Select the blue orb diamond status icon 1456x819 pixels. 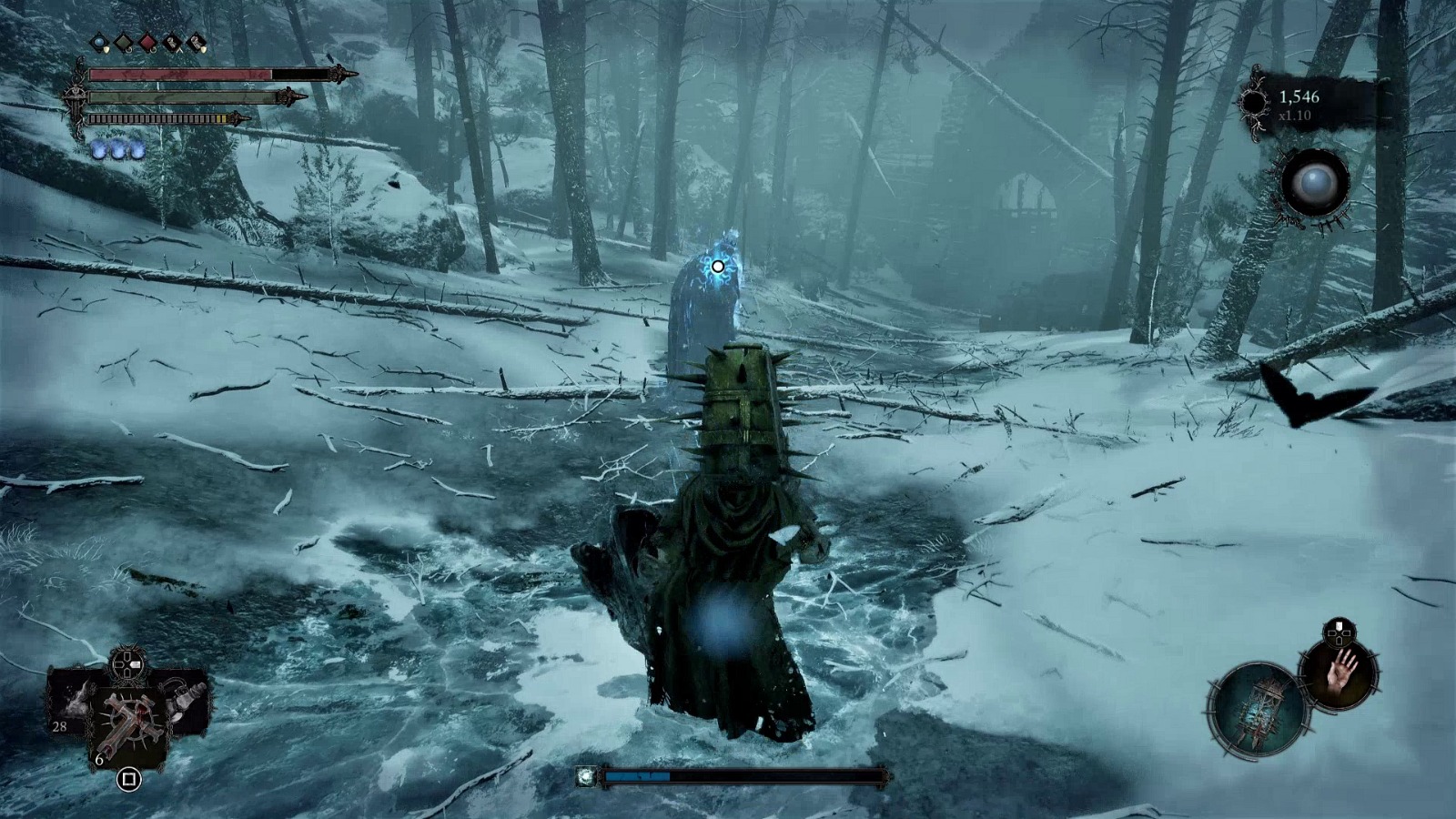(x=100, y=41)
